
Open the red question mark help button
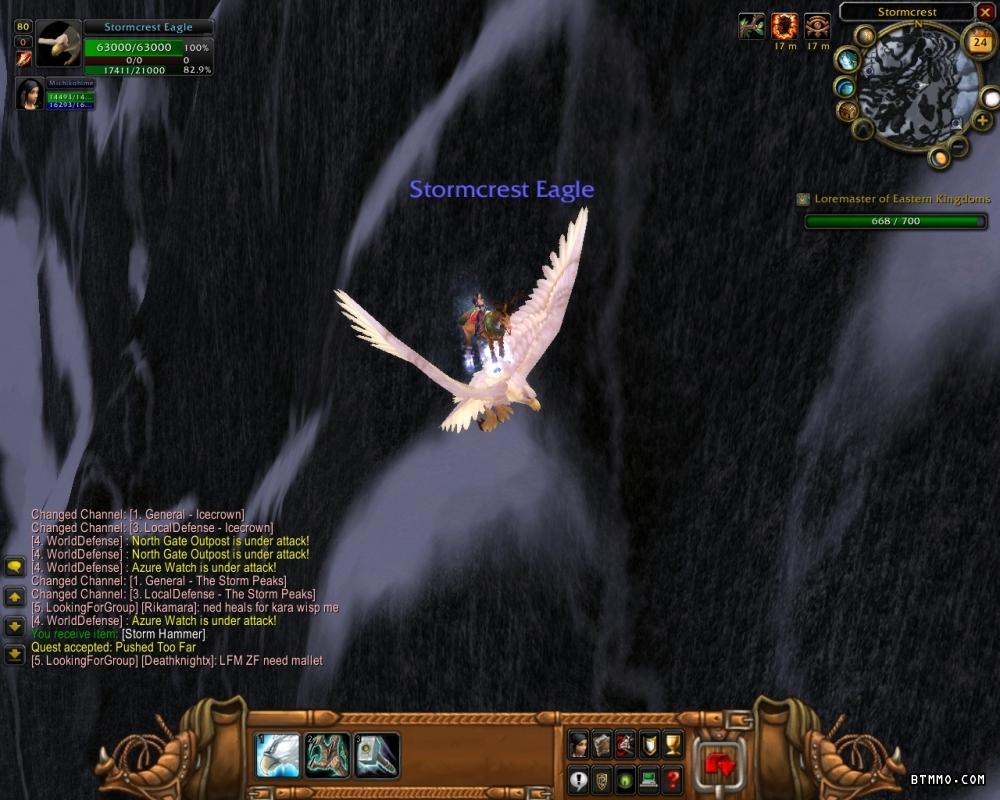tap(673, 779)
